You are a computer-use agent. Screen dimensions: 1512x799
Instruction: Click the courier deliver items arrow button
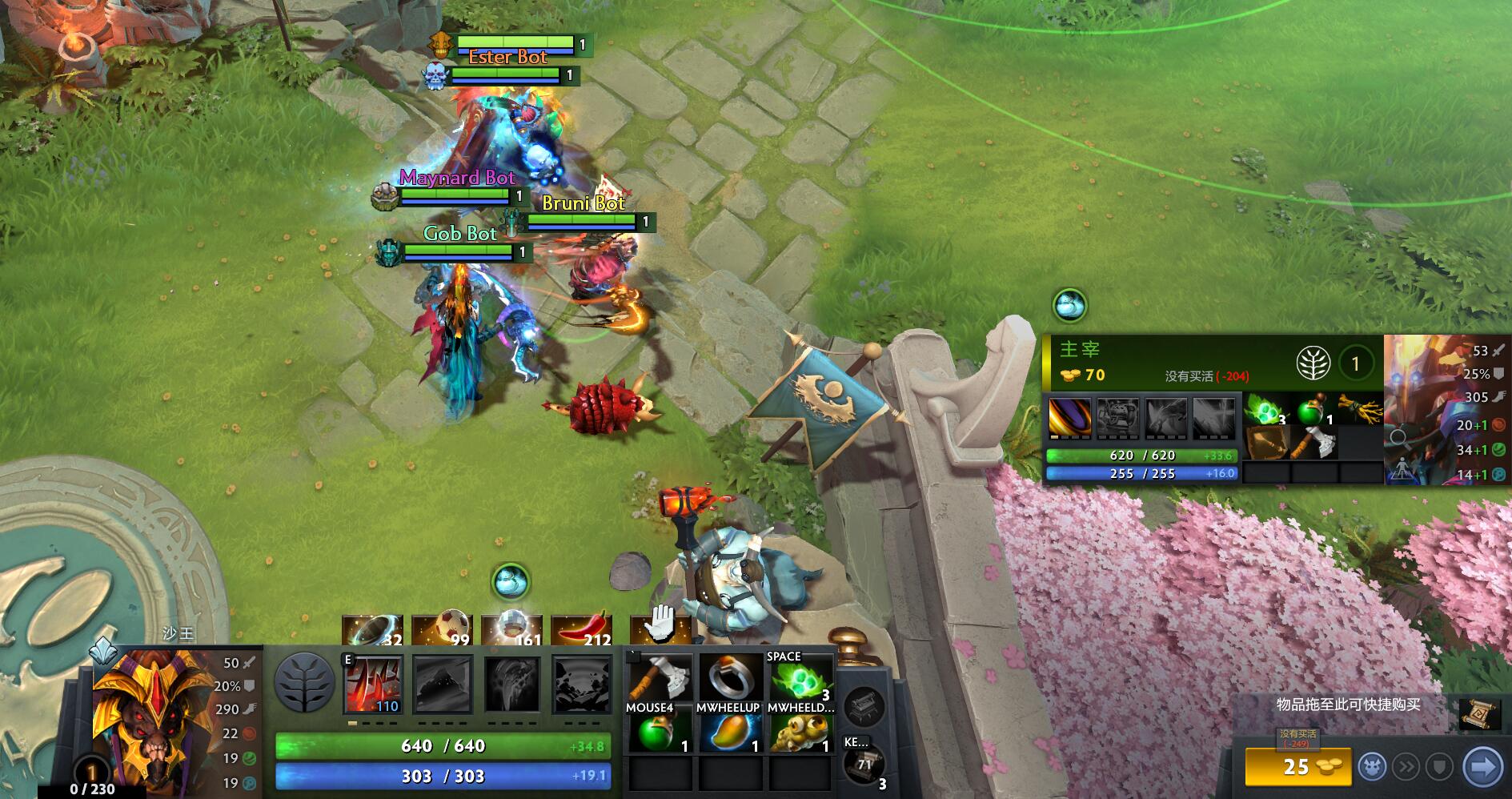tap(1482, 767)
